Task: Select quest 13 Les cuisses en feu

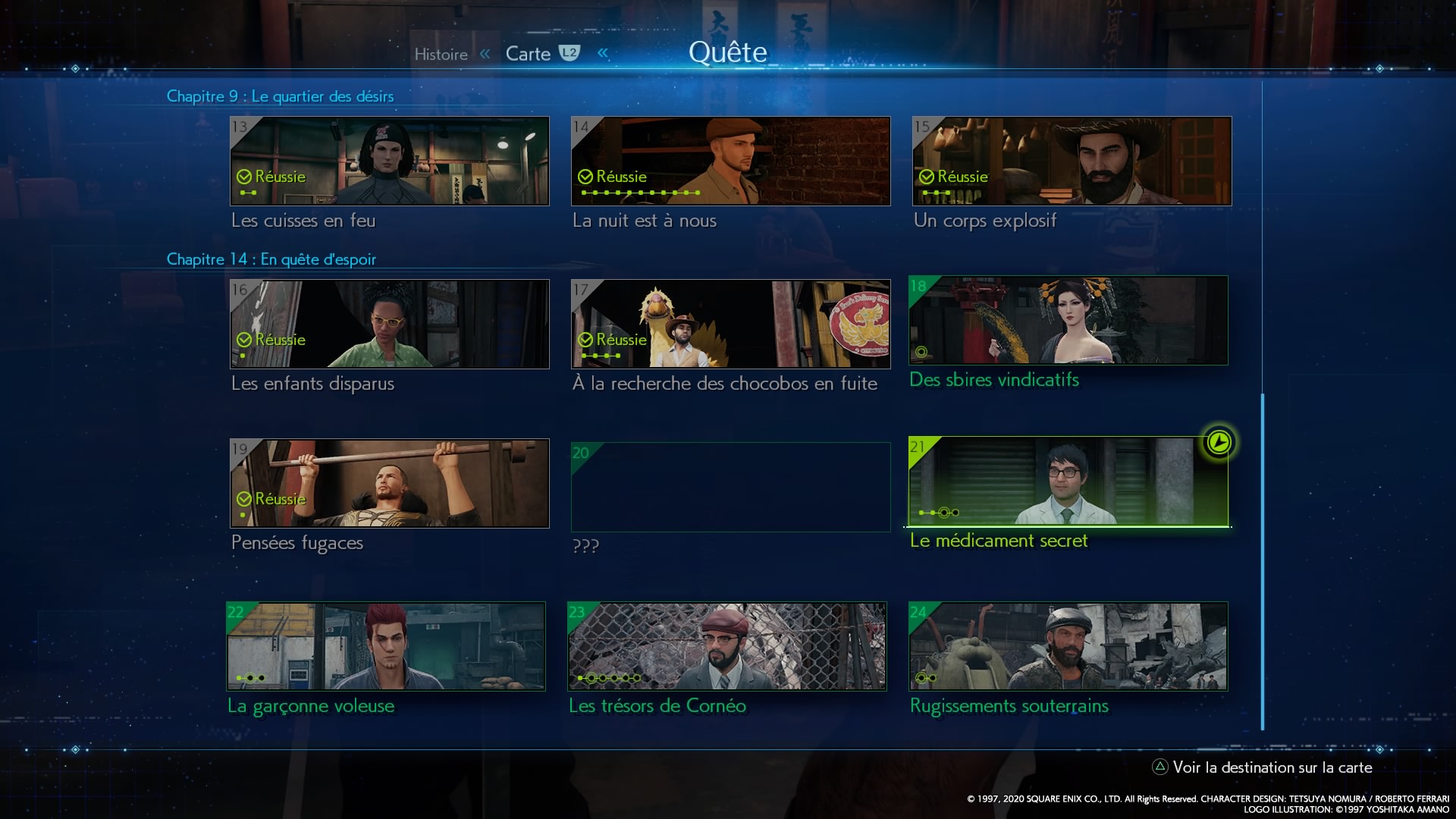Action: (x=389, y=161)
